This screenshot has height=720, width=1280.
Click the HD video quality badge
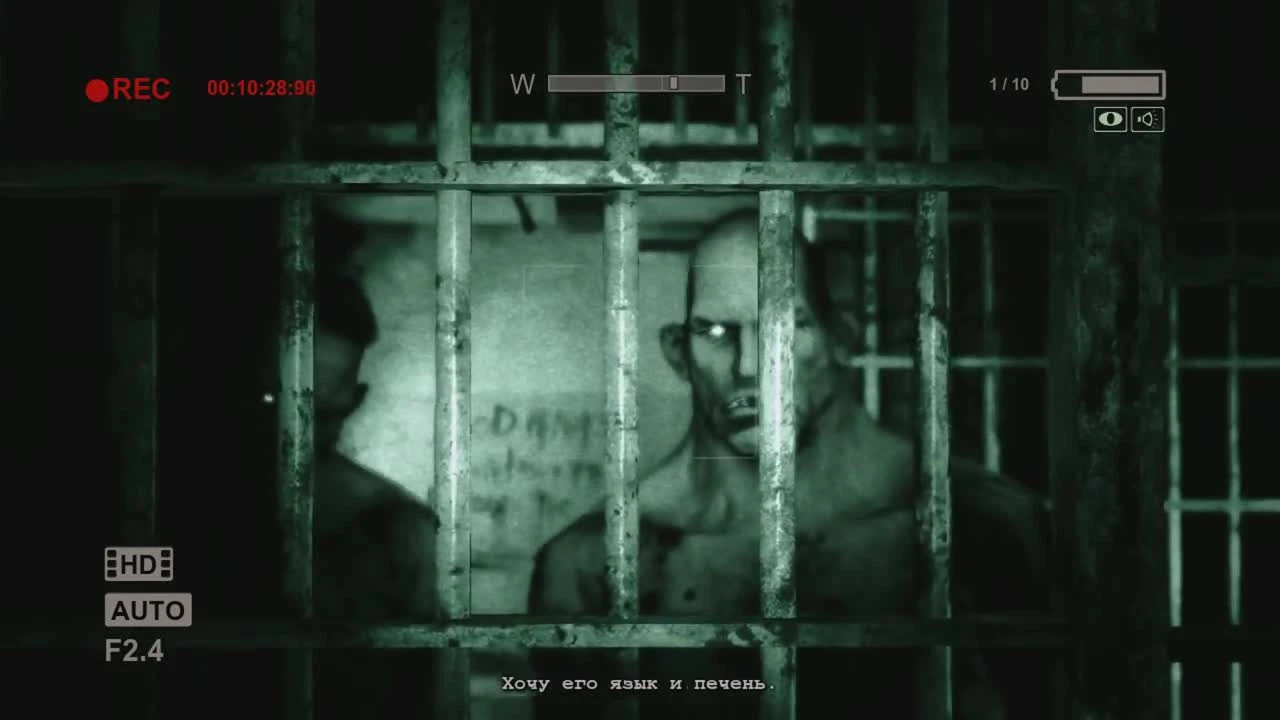point(138,563)
